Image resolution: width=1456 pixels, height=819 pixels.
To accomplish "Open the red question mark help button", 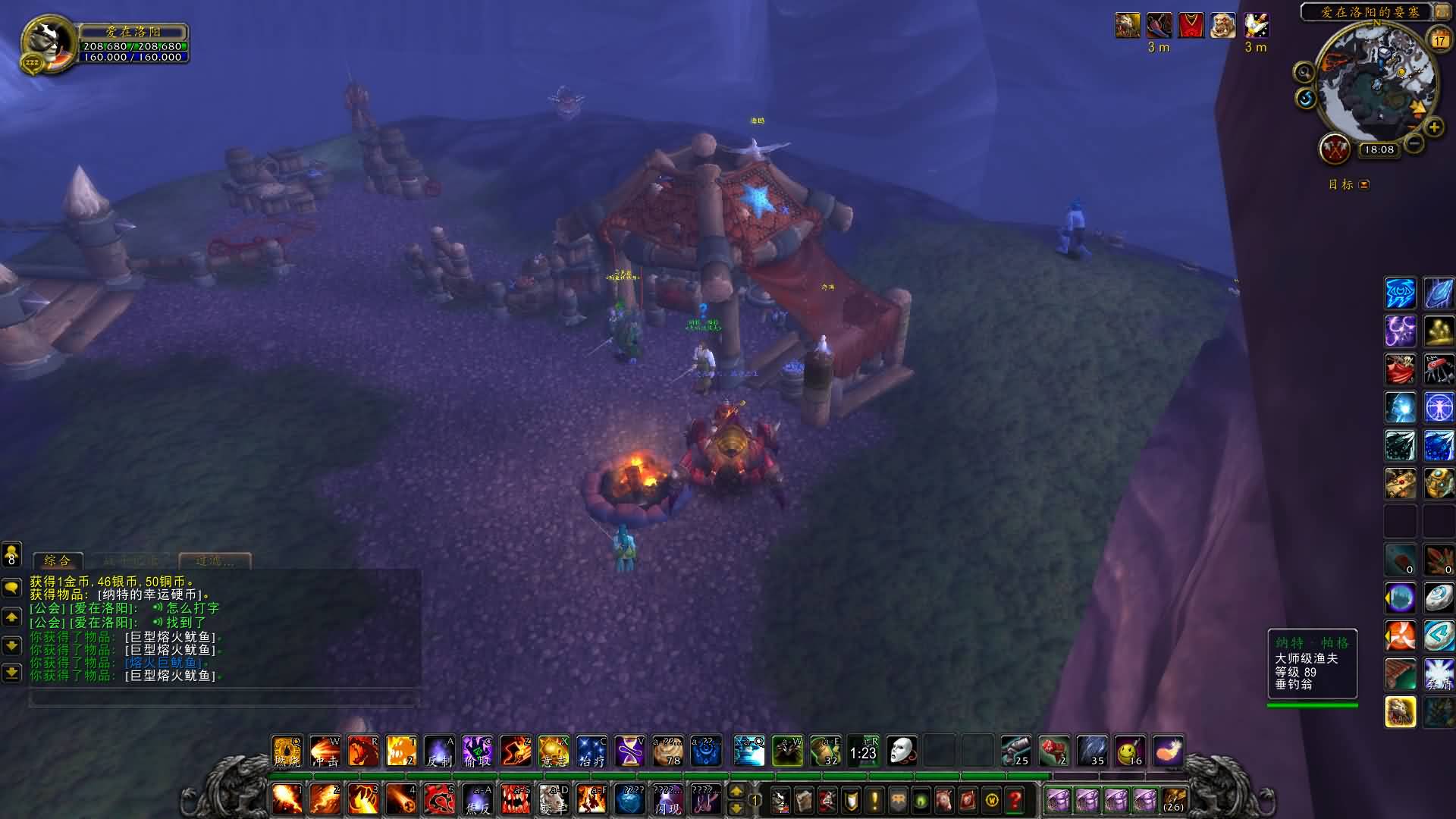I will click(1015, 799).
